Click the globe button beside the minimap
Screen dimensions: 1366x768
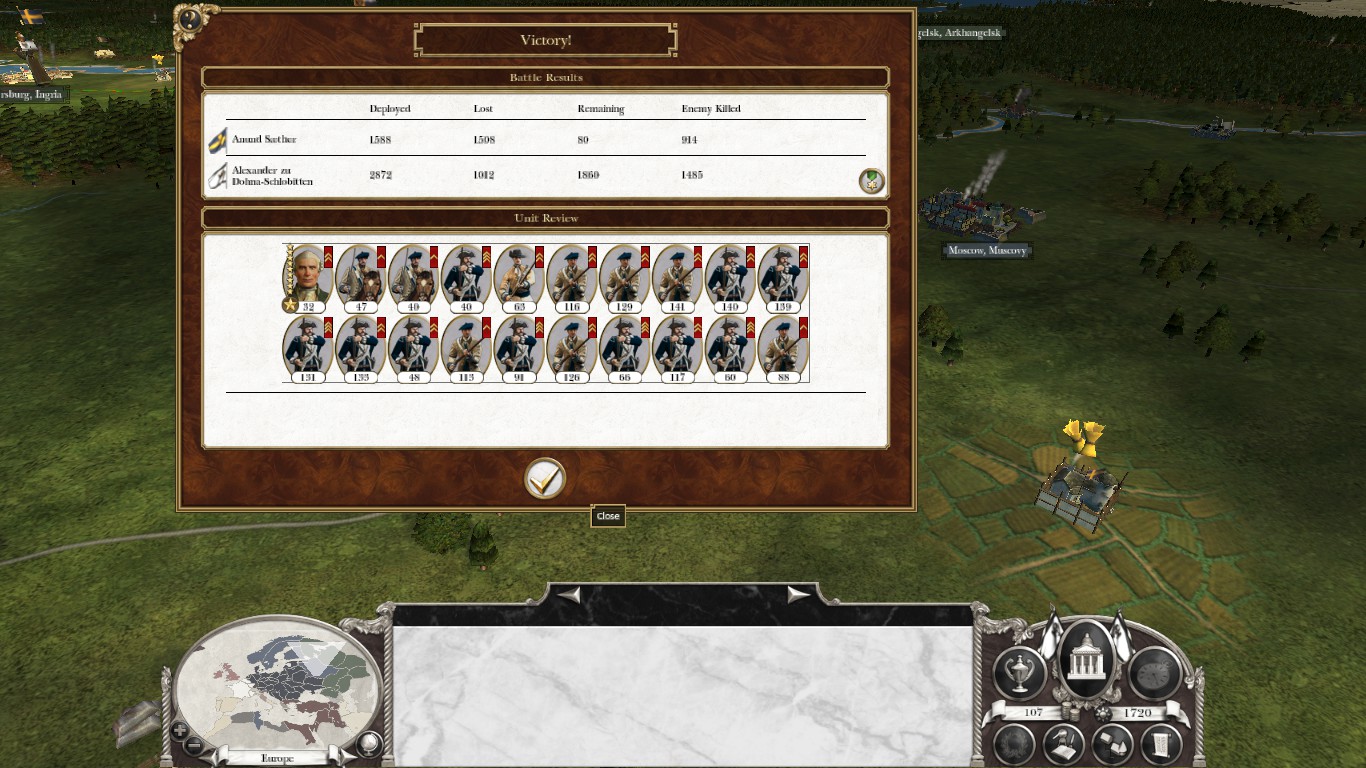370,743
